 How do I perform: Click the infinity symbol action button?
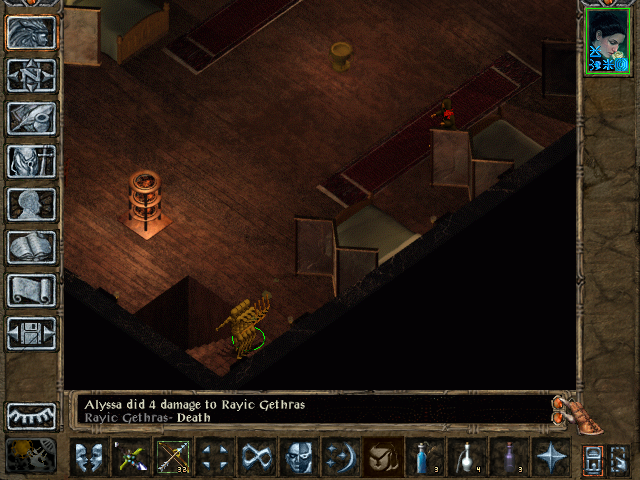coord(255,457)
